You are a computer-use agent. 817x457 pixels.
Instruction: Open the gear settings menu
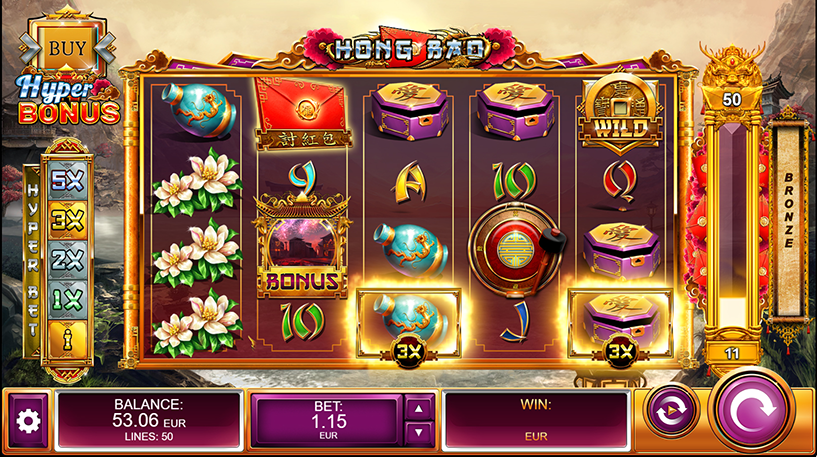(28, 420)
